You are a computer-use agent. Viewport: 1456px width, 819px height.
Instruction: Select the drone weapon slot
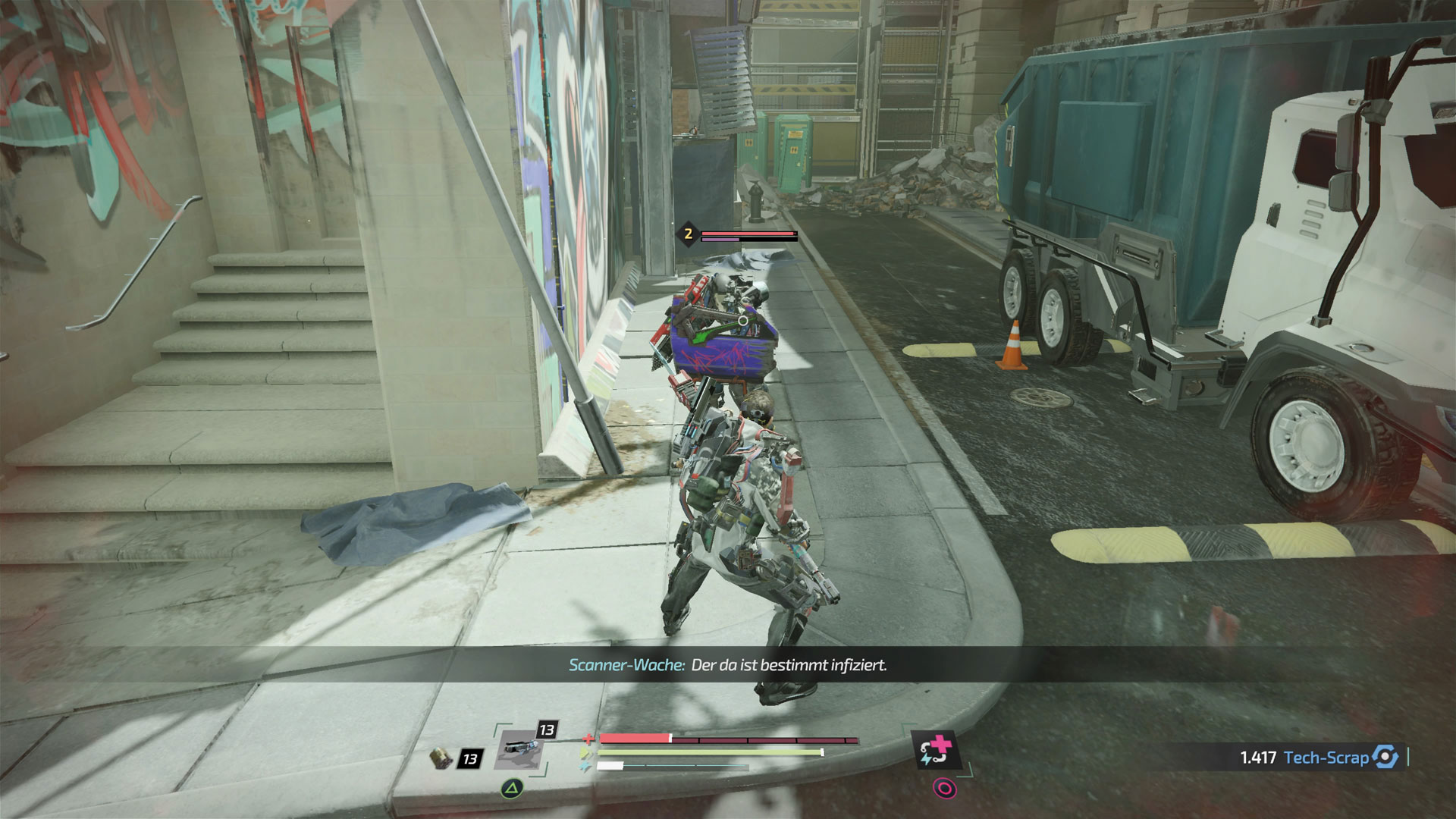click(520, 746)
